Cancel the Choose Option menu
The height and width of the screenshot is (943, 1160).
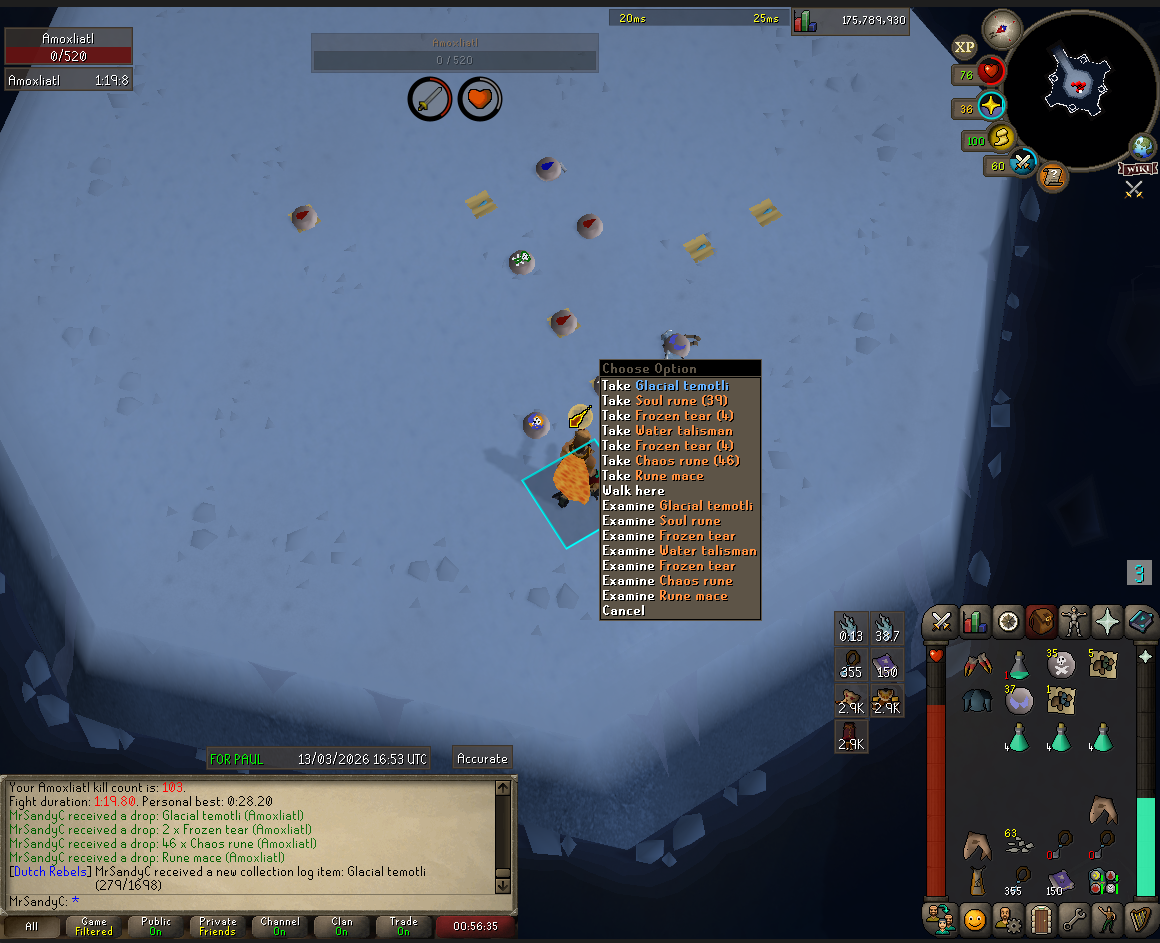point(624,611)
